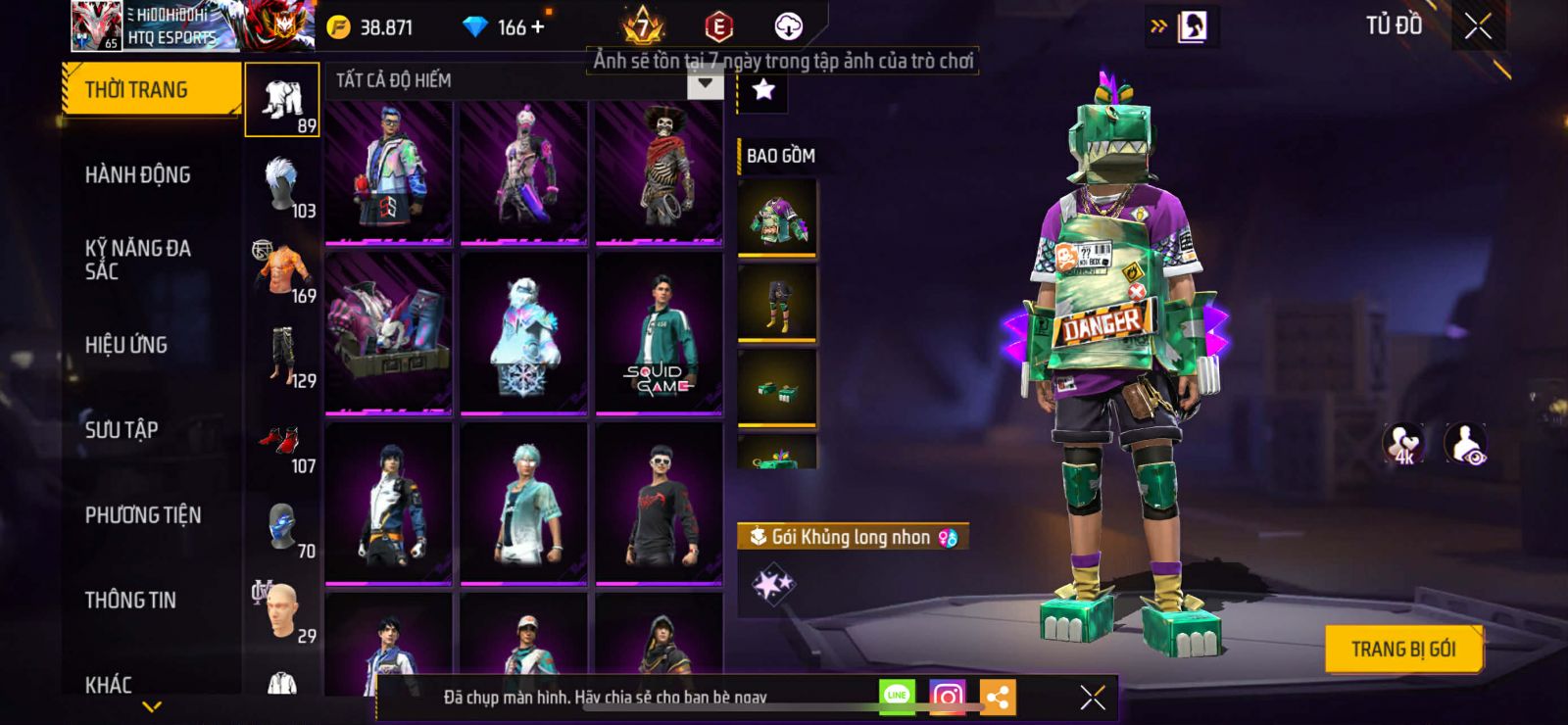Equip the bundle with Trang Bị Gói

pyautogui.click(x=1402, y=650)
